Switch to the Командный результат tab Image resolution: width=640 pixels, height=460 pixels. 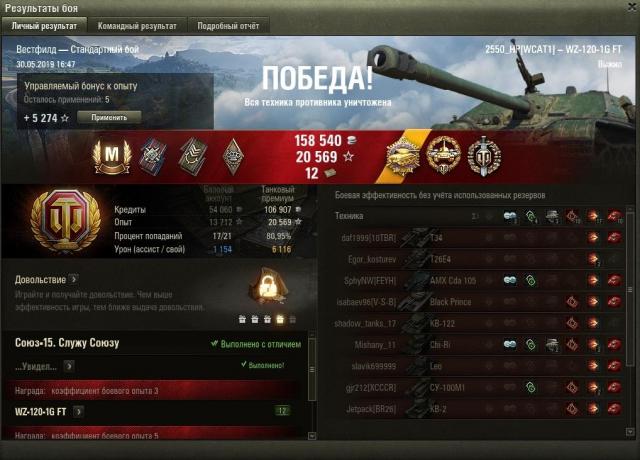[138, 25]
